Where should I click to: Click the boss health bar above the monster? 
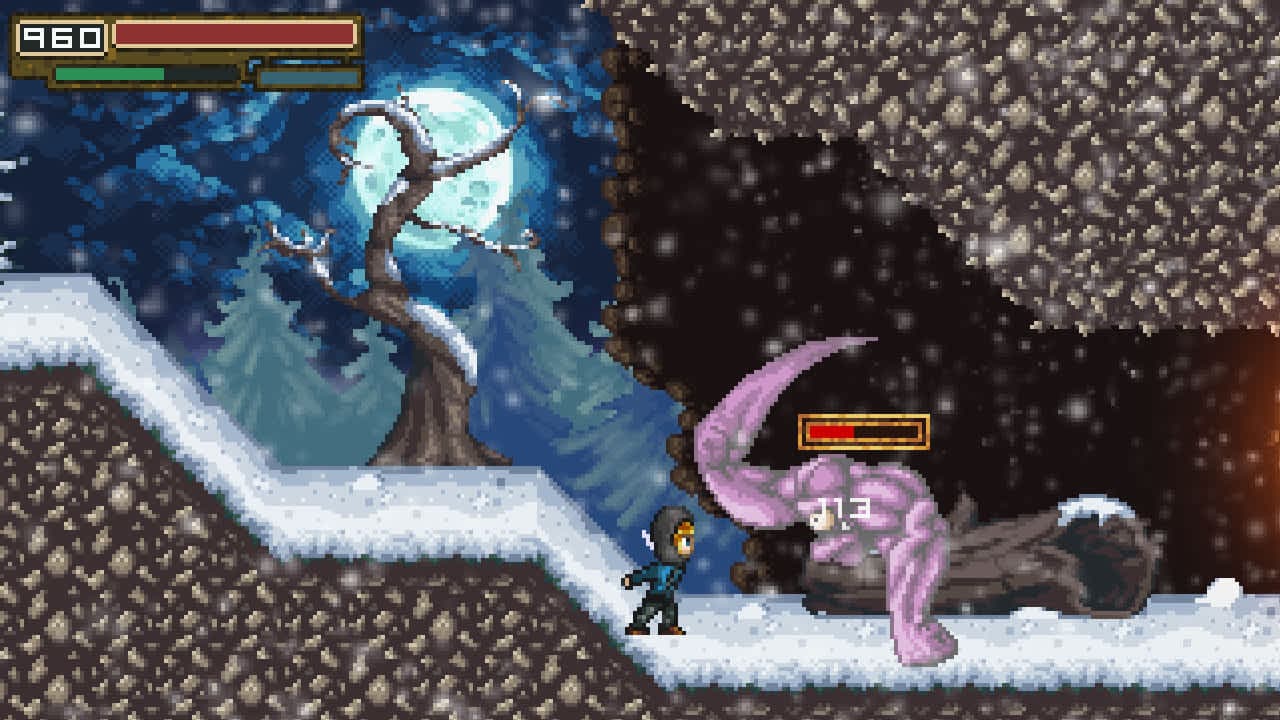(x=860, y=429)
